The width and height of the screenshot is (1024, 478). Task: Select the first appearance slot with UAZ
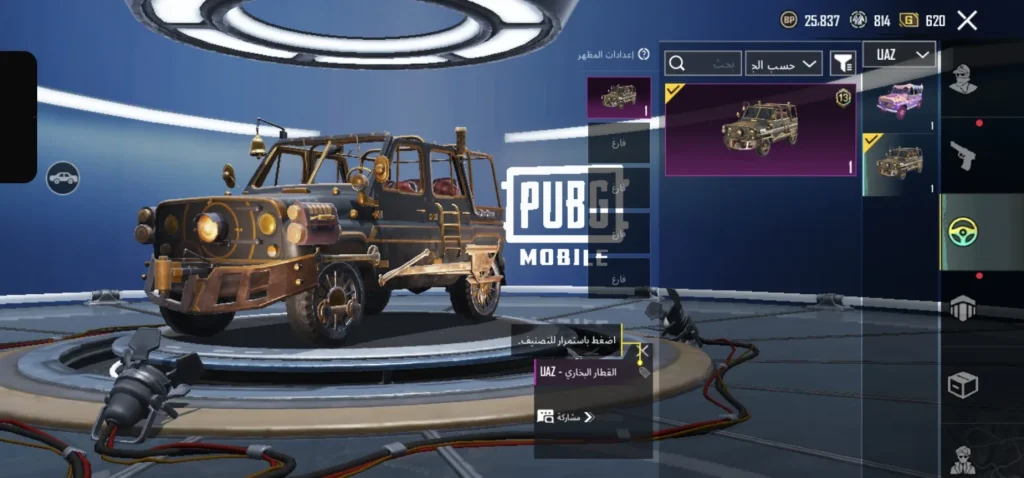pos(618,98)
